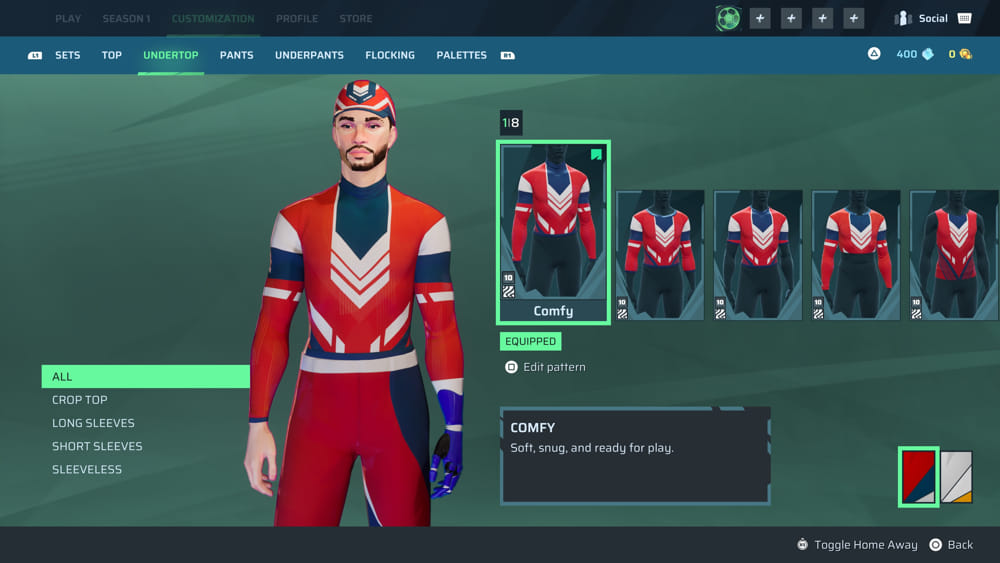Viewport: 1000px width, 563px height.
Task: Switch to the Sets tab
Action: coord(68,55)
